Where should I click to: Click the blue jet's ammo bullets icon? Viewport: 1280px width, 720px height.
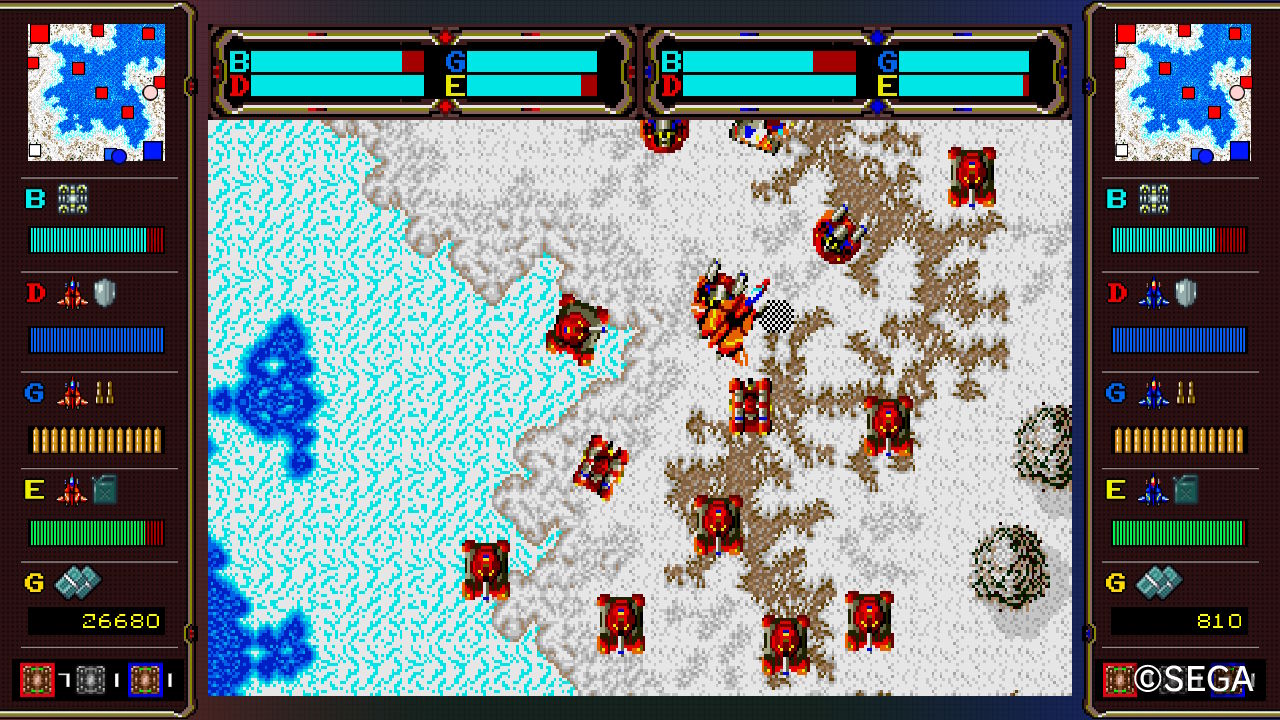click(x=1186, y=393)
